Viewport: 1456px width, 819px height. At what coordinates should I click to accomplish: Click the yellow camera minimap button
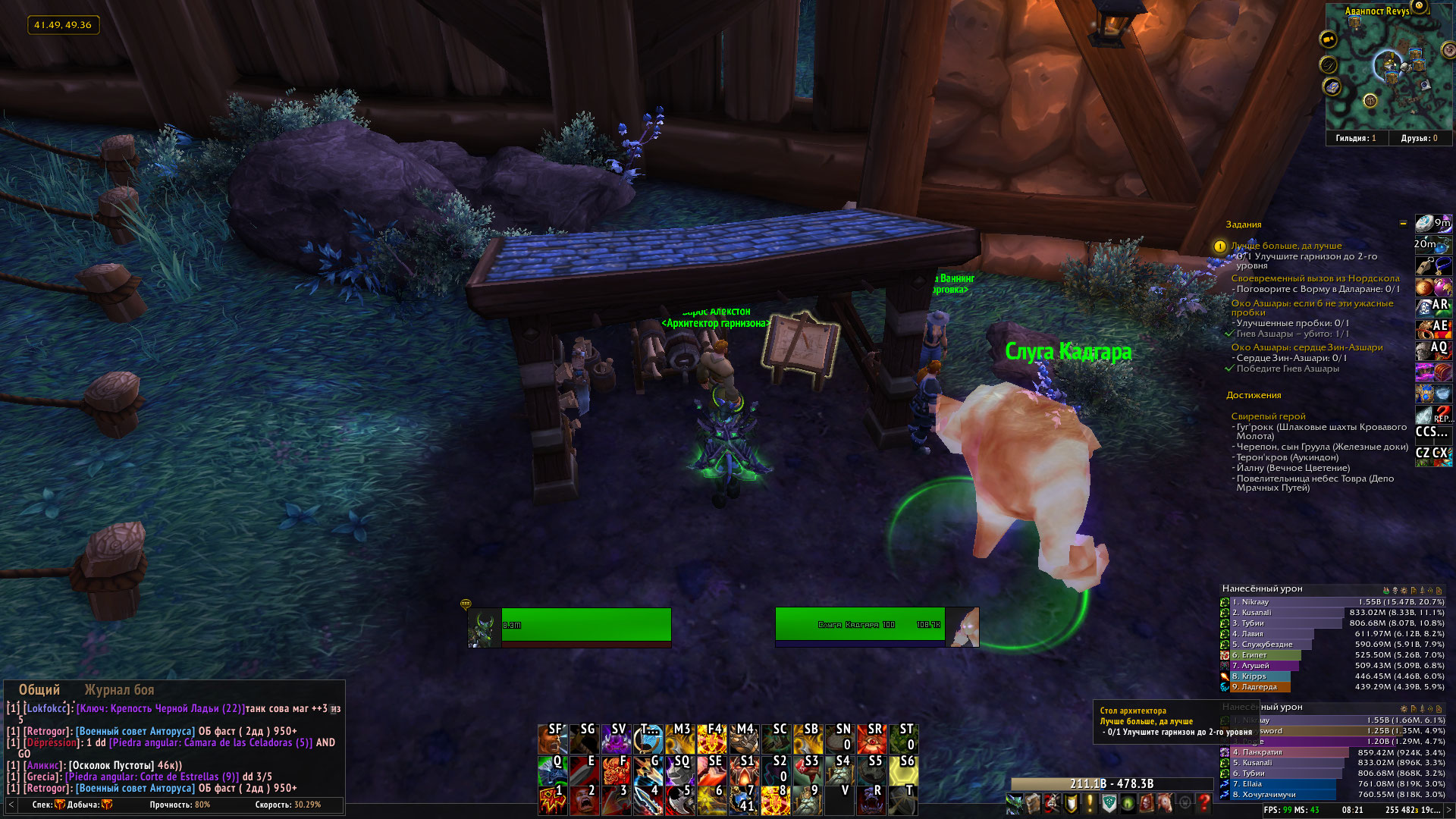1328,39
